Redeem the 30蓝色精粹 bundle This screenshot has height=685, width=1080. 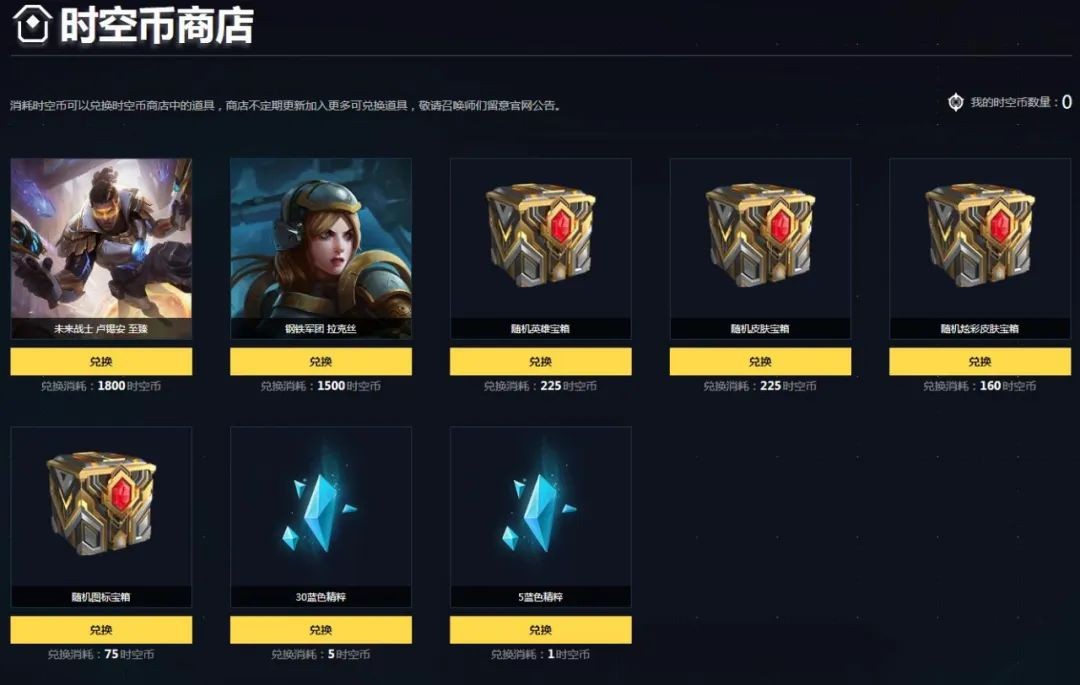(x=320, y=630)
